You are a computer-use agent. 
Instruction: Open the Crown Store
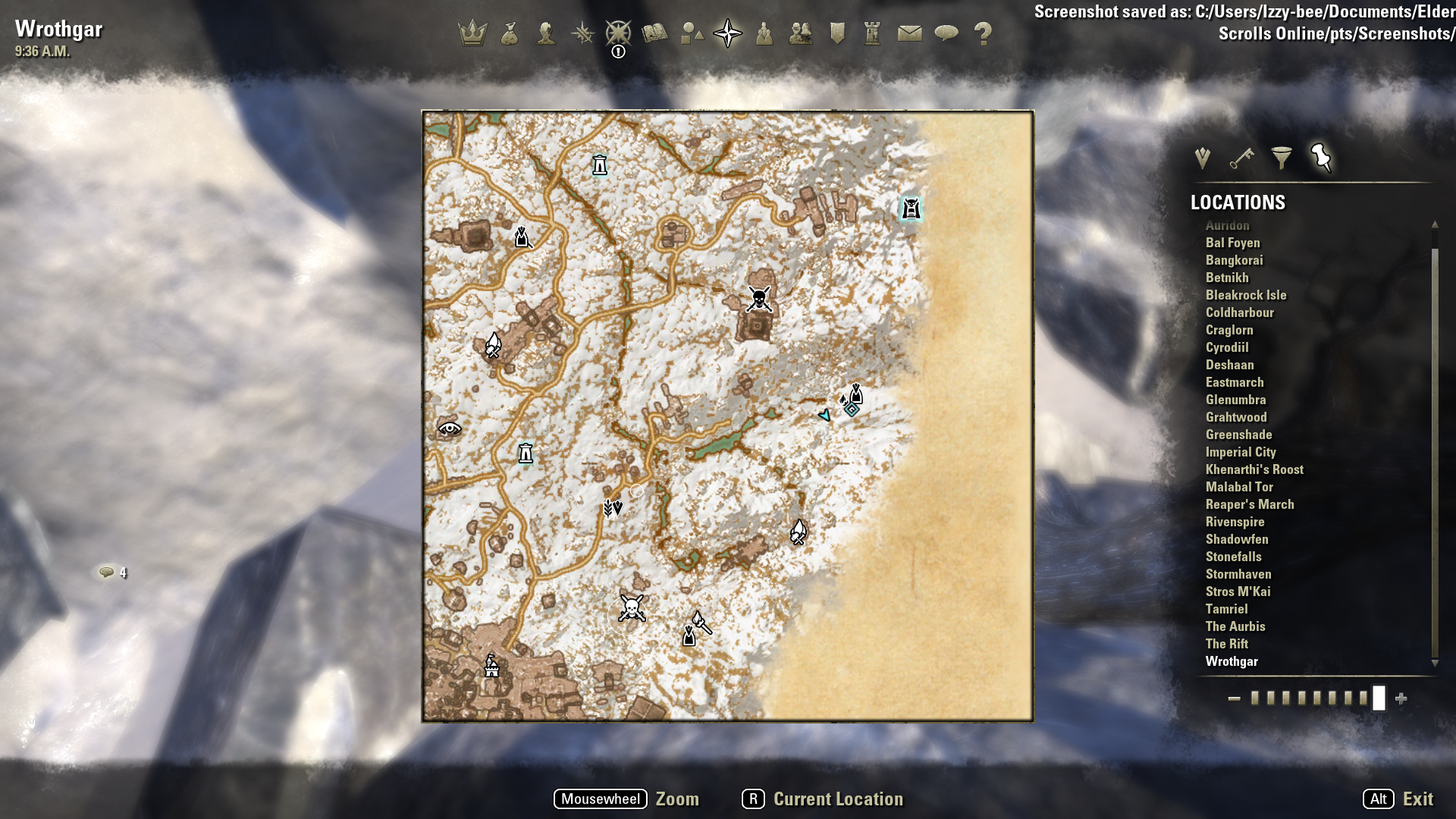[x=474, y=32]
